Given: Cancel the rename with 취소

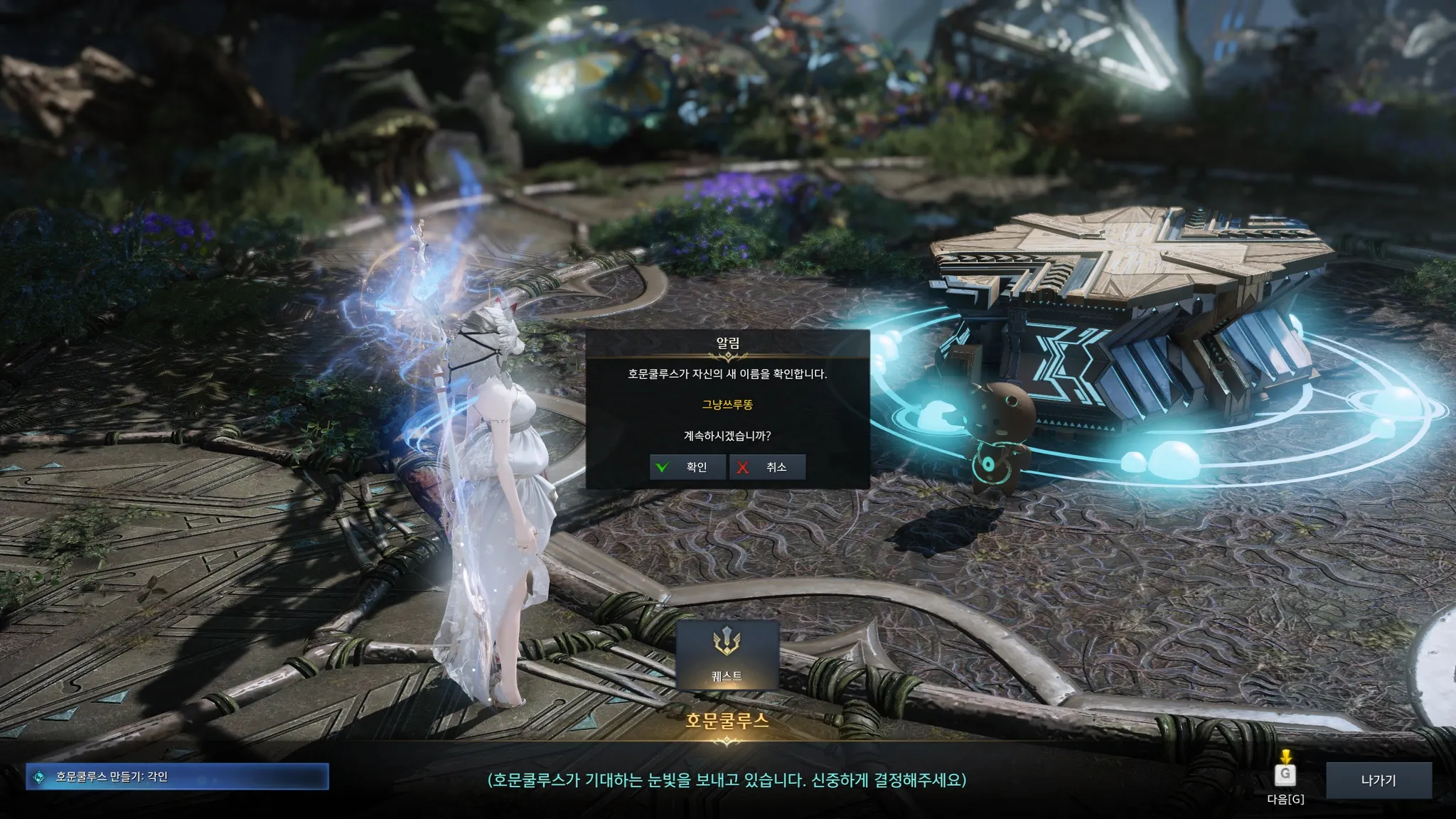Looking at the screenshot, I should (x=768, y=467).
